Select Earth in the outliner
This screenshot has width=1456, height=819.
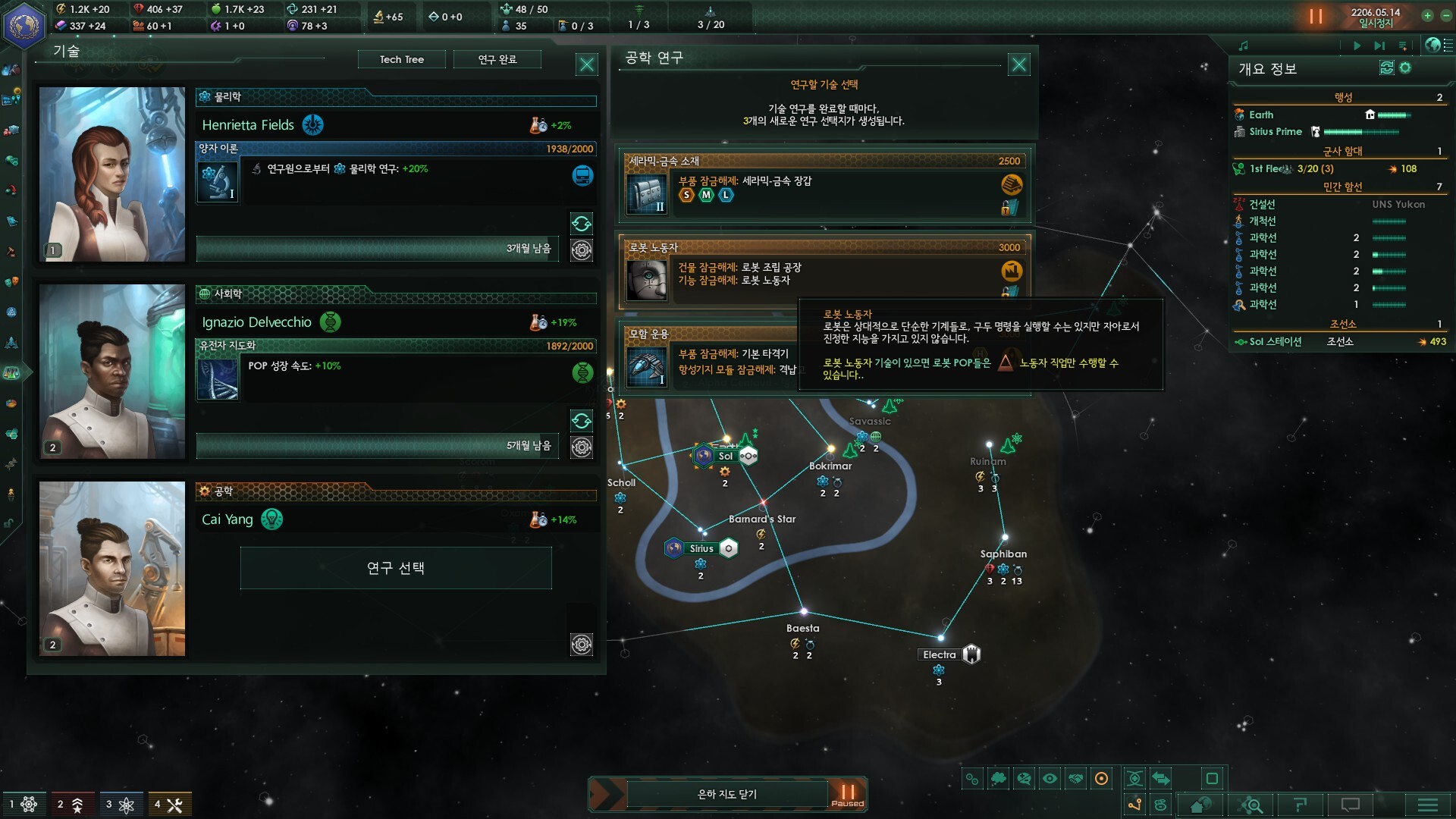1261,115
